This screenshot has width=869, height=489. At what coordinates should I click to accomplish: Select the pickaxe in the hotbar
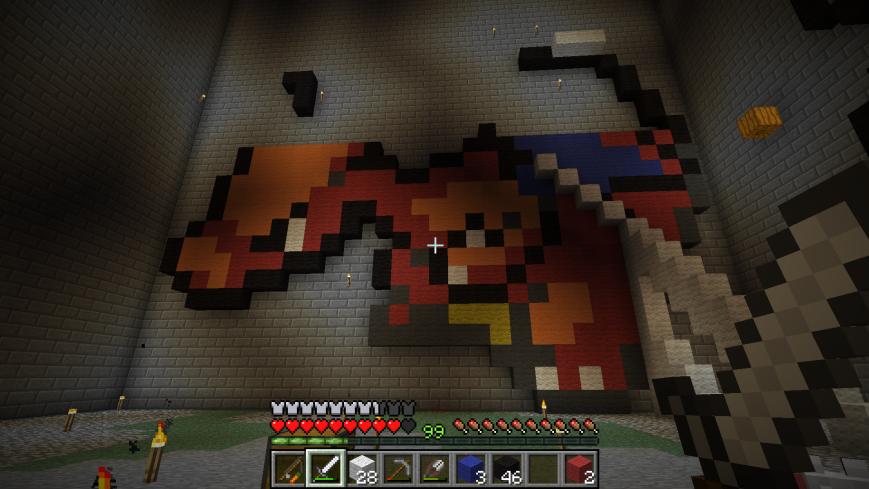coord(398,467)
